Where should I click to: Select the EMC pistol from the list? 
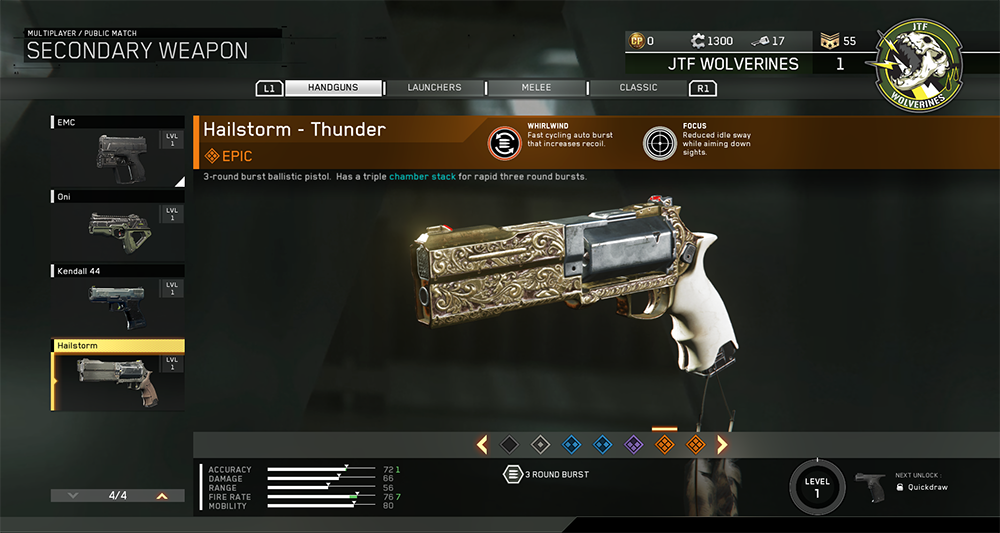tap(117, 150)
